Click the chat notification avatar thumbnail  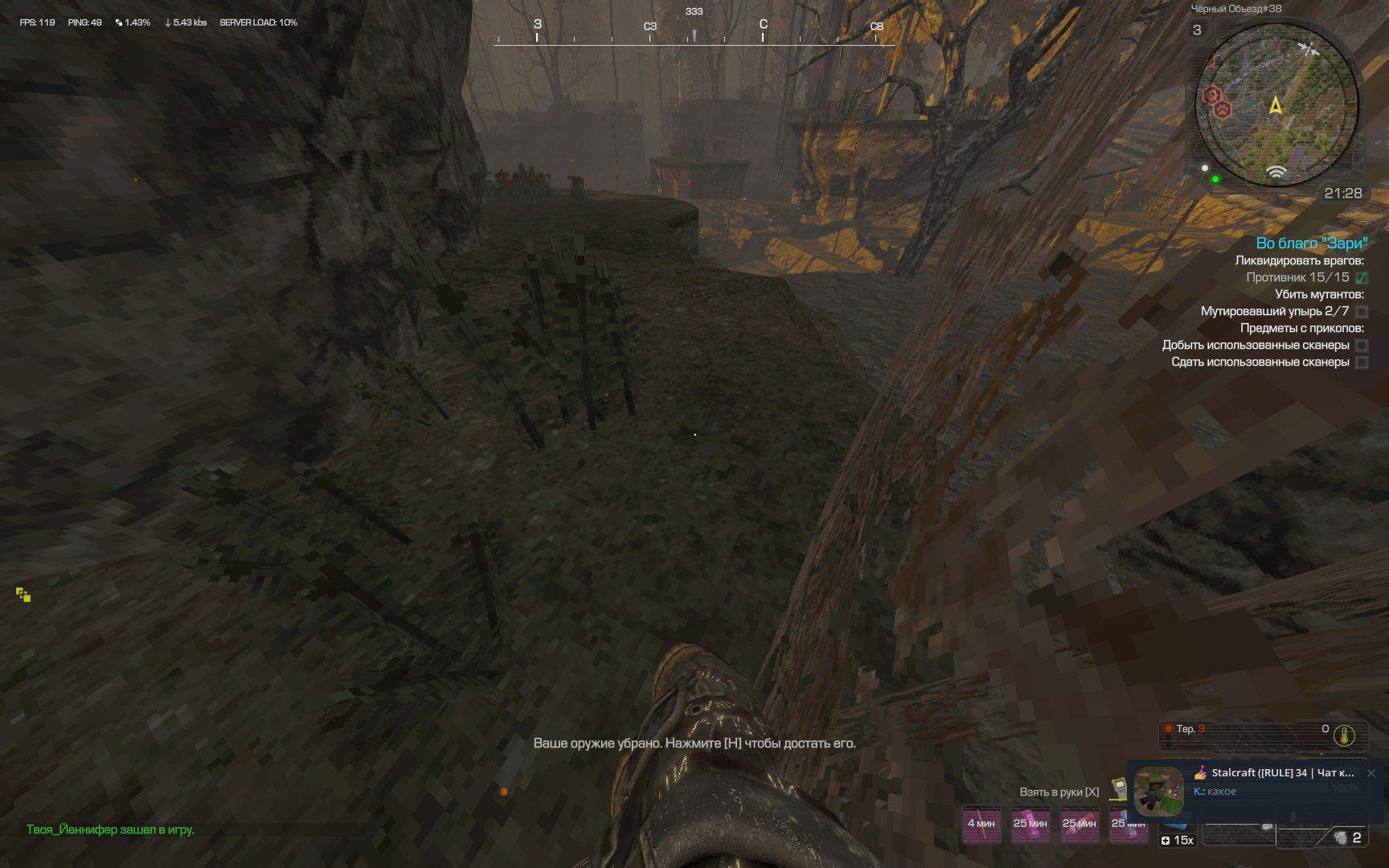click(1158, 791)
